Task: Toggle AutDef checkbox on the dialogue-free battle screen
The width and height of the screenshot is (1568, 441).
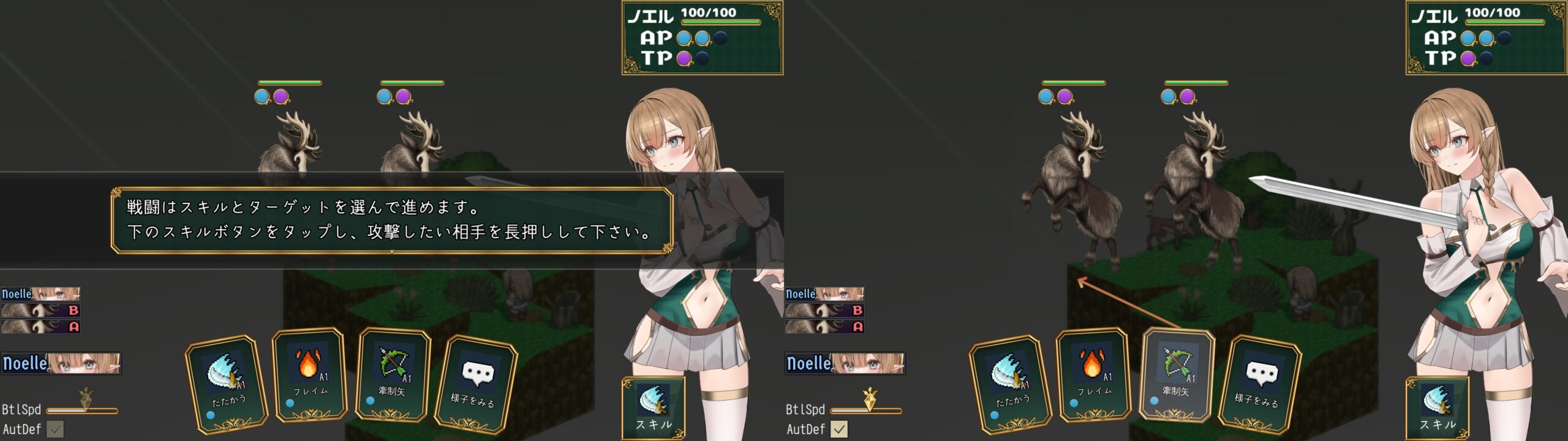Action: (839, 429)
